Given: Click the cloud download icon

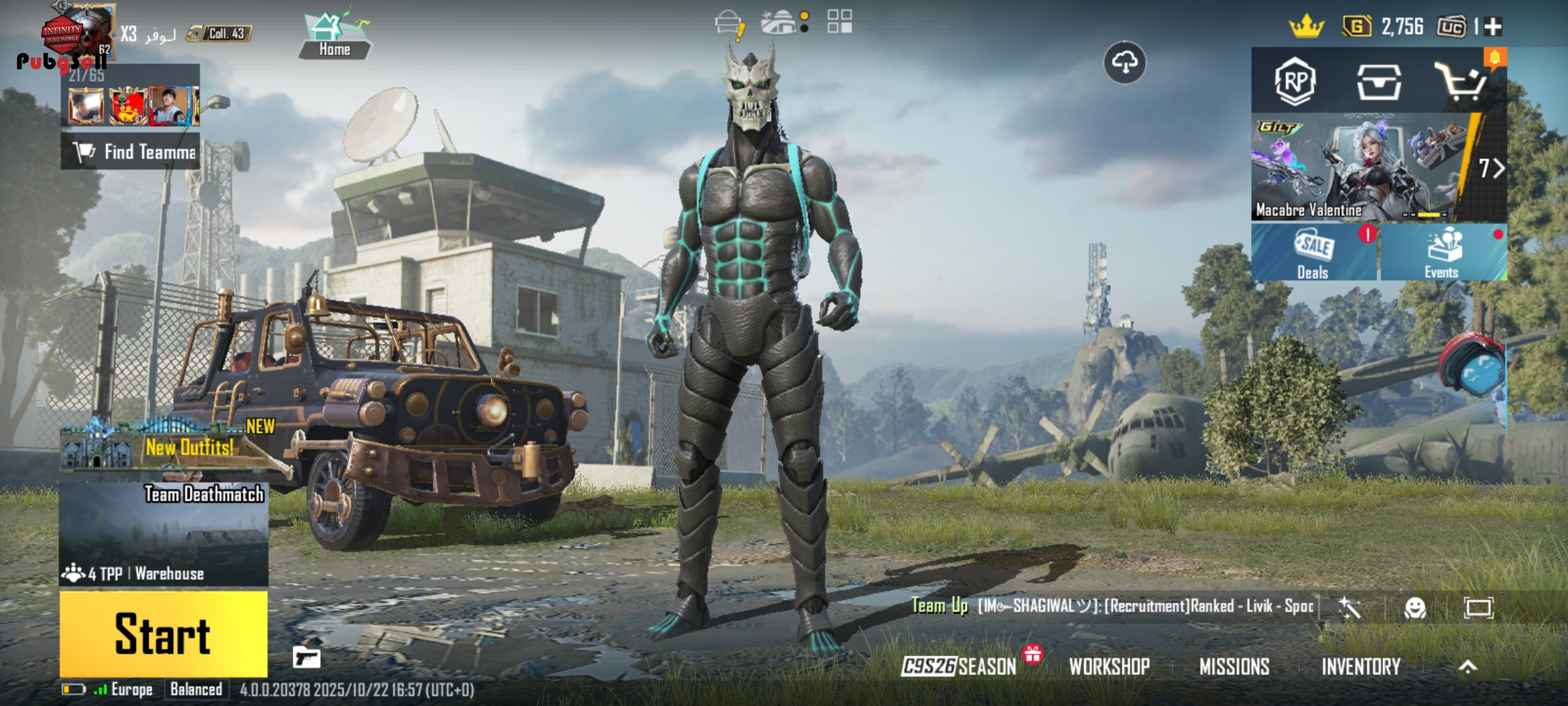Looking at the screenshot, I should pyautogui.click(x=1124, y=63).
